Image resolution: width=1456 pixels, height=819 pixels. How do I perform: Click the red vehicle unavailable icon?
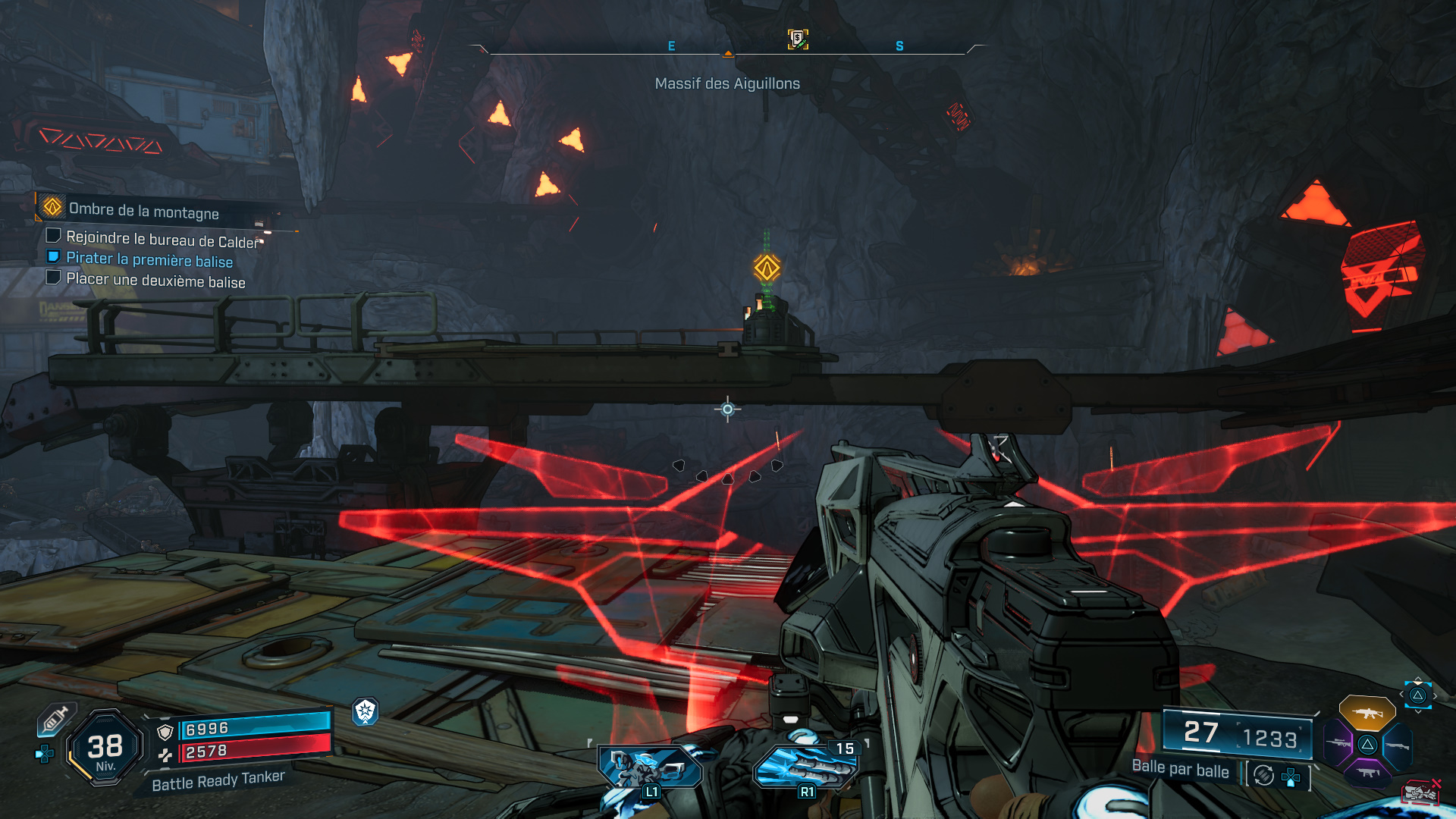click(x=1420, y=792)
